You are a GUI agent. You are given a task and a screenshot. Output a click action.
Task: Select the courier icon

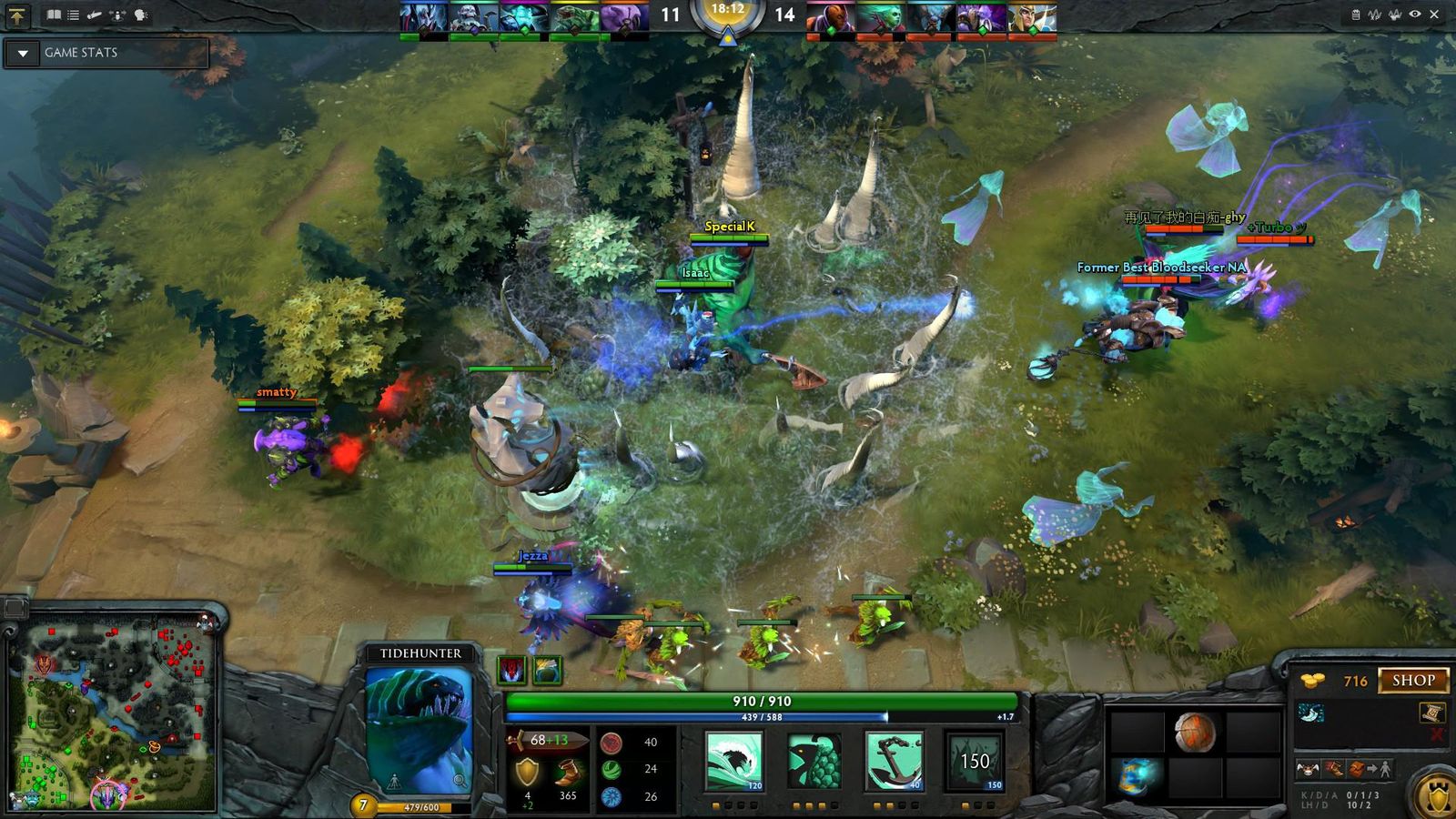tap(1307, 769)
